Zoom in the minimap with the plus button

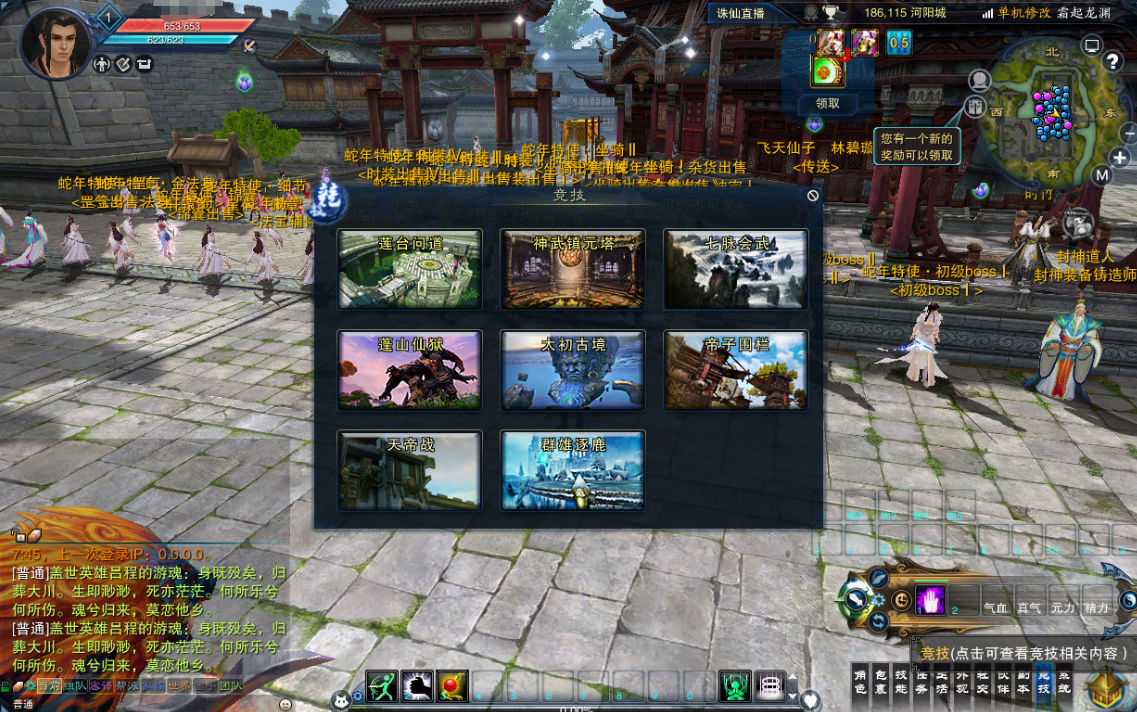click(x=1120, y=157)
